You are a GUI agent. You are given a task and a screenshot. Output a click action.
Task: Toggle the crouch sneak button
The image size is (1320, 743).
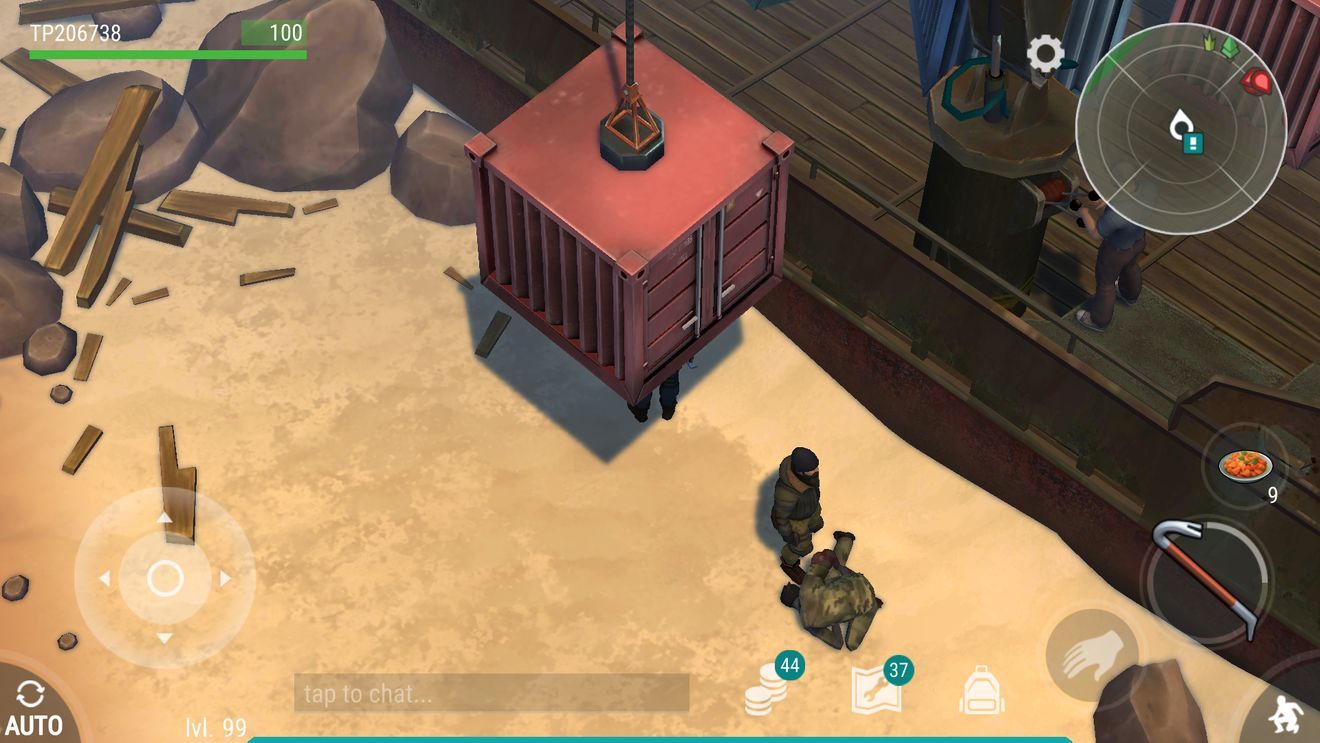(1284, 713)
